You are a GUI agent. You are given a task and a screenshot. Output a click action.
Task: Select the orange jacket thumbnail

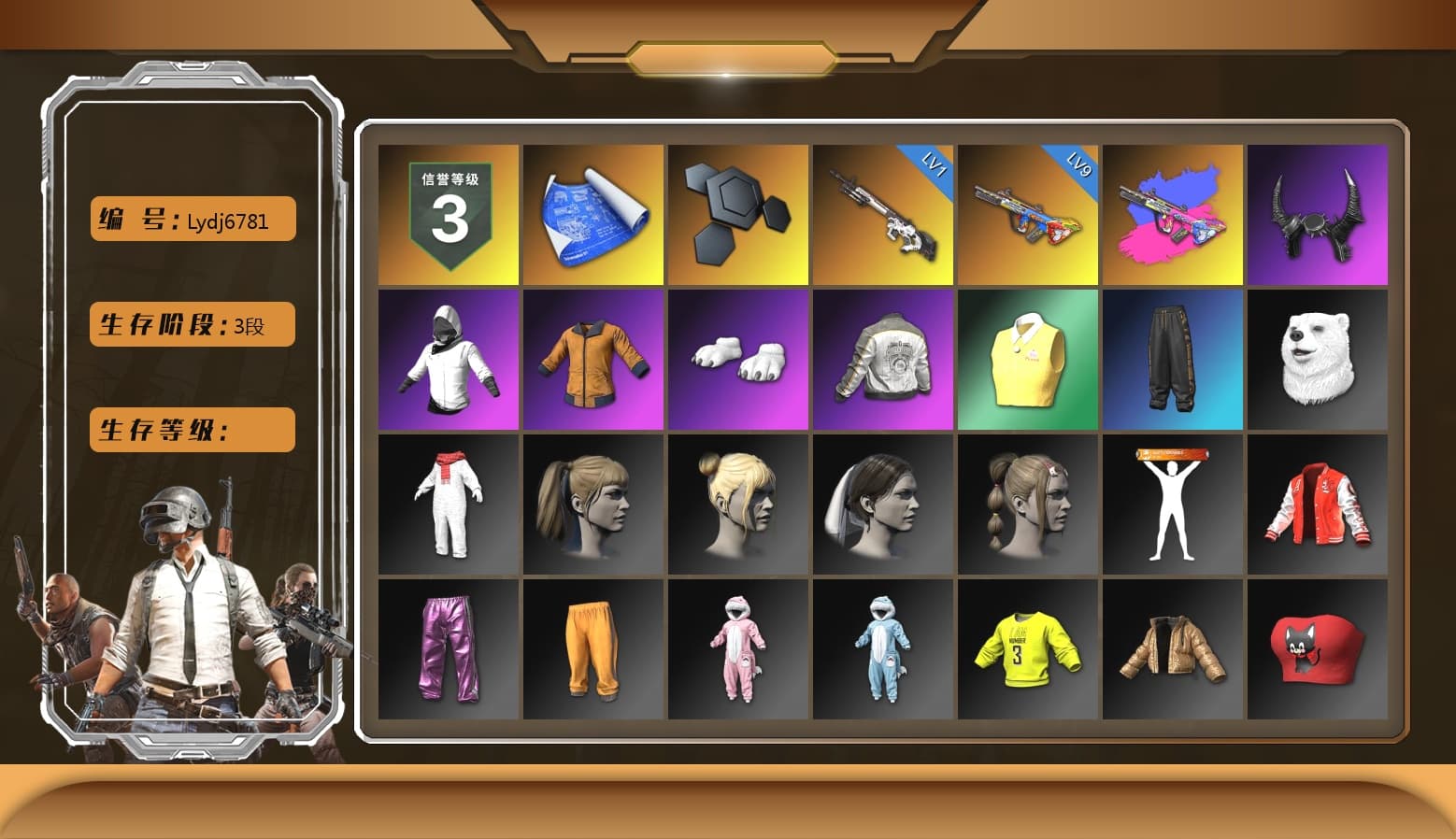pos(592,359)
